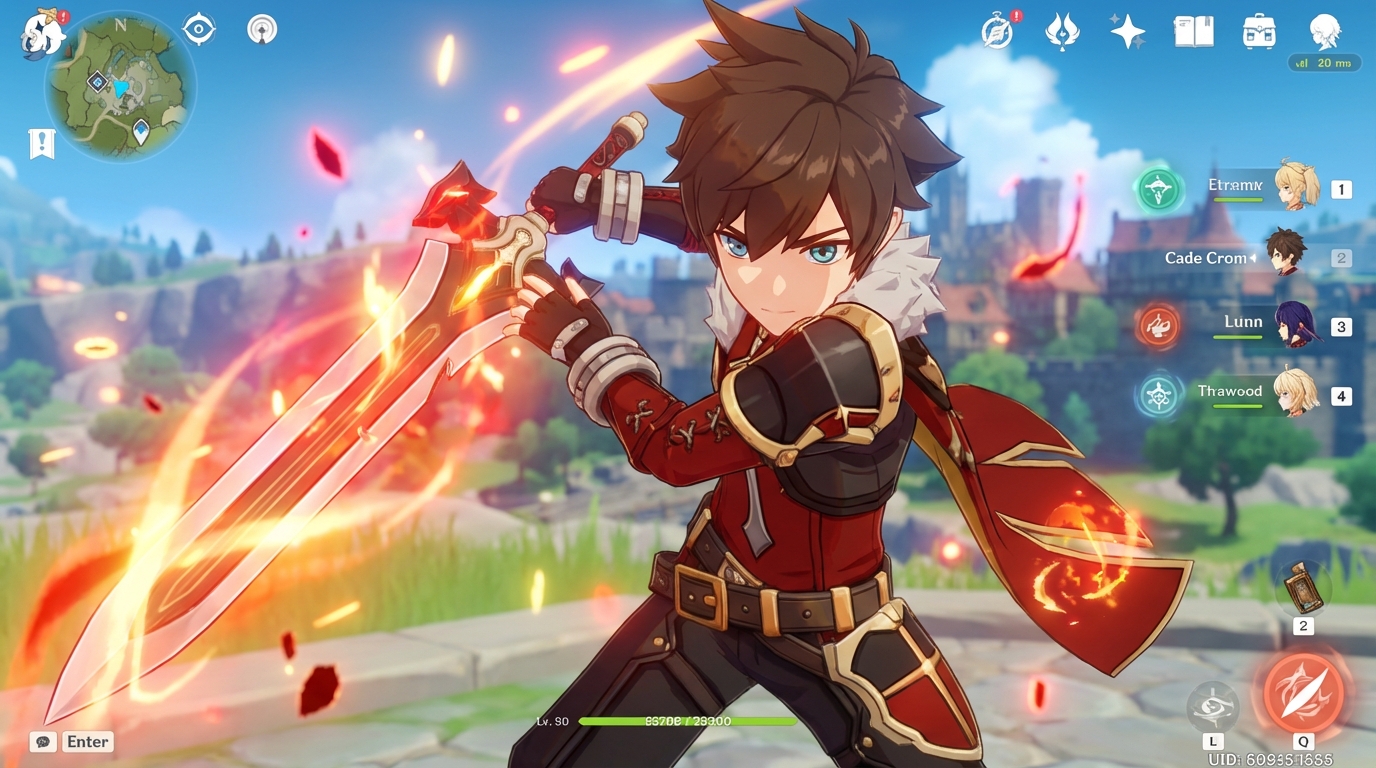
Task: Open the Wish menu via the star icon
Action: [1128, 32]
